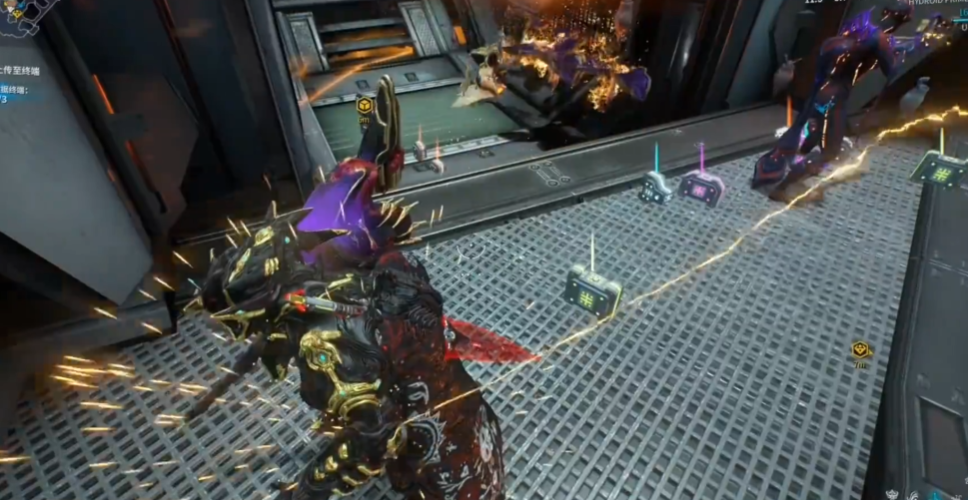Viewport: 968px width, 500px height.
Task: Select the yellow waypoint marker over the floor grating
Action: (x=859, y=349)
